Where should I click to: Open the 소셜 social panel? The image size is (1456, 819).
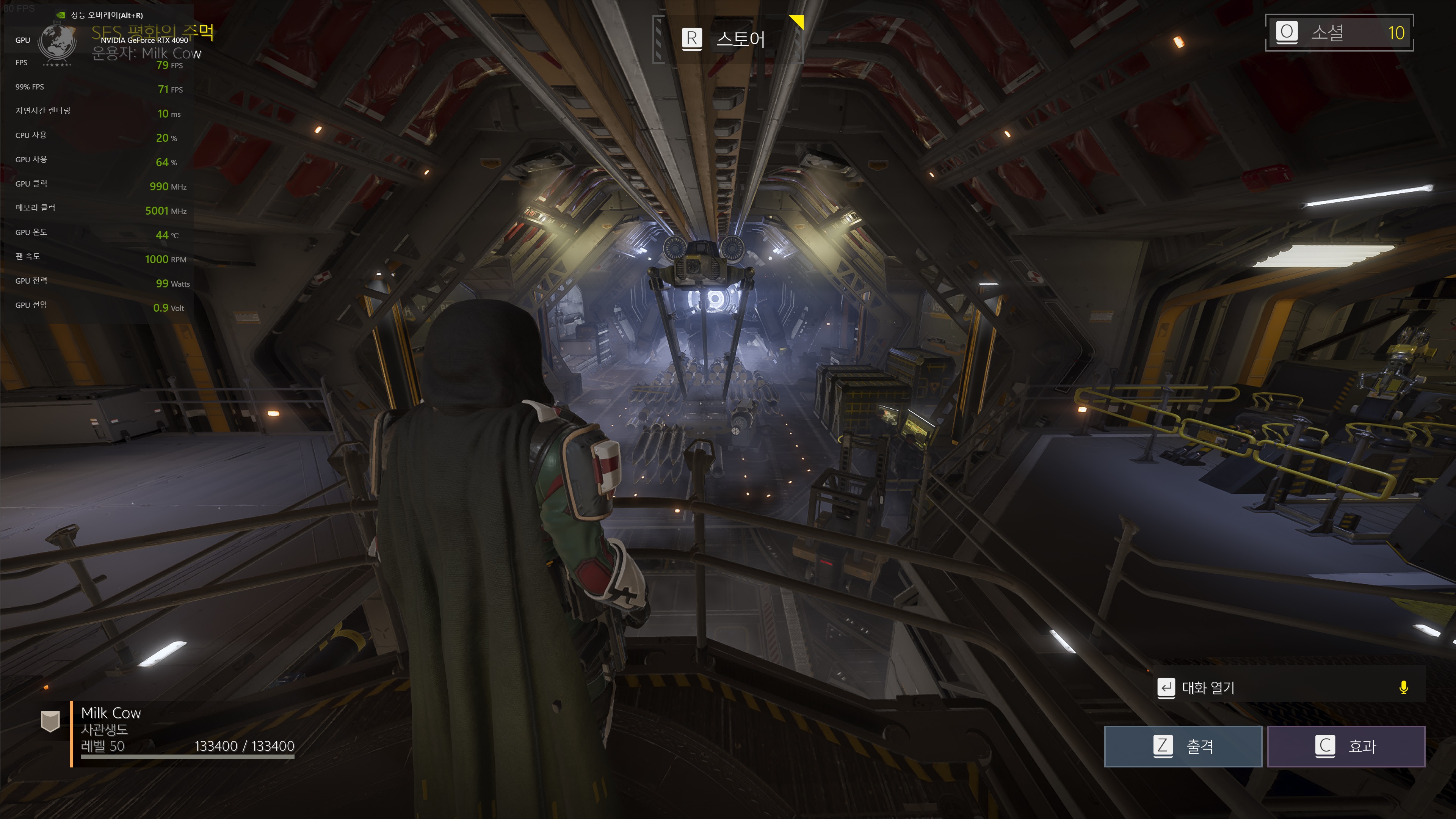pyautogui.click(x=1338, y=33)
